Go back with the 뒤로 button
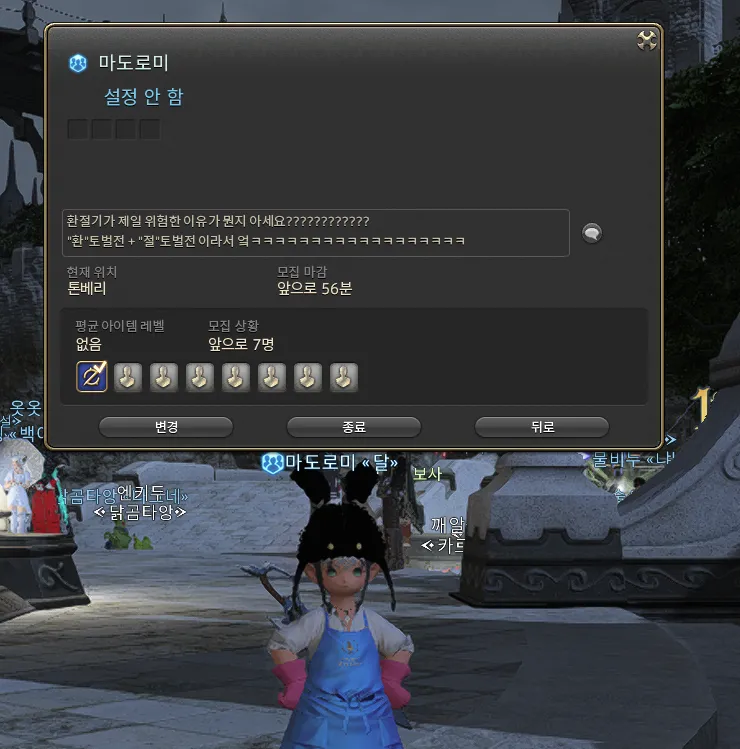The width and height of the screenshot is (740, 749). tap(542, 427)
